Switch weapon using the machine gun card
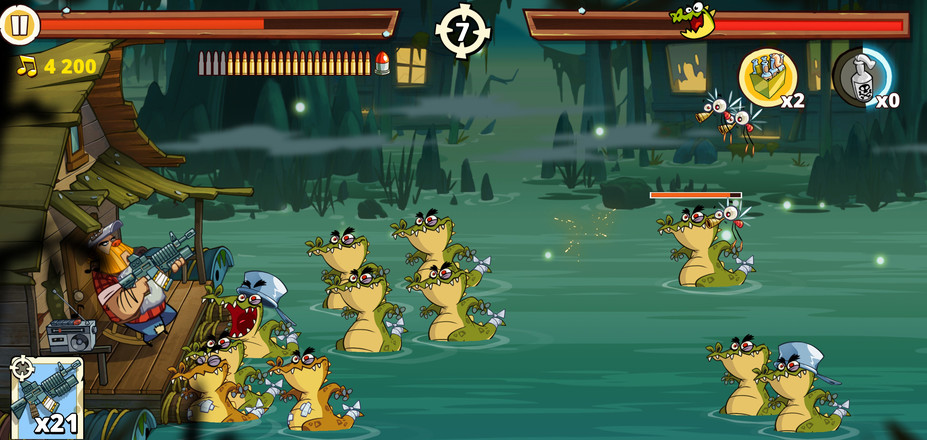The width and height of the screenshot is (927, 440). (x=46, y=397)
